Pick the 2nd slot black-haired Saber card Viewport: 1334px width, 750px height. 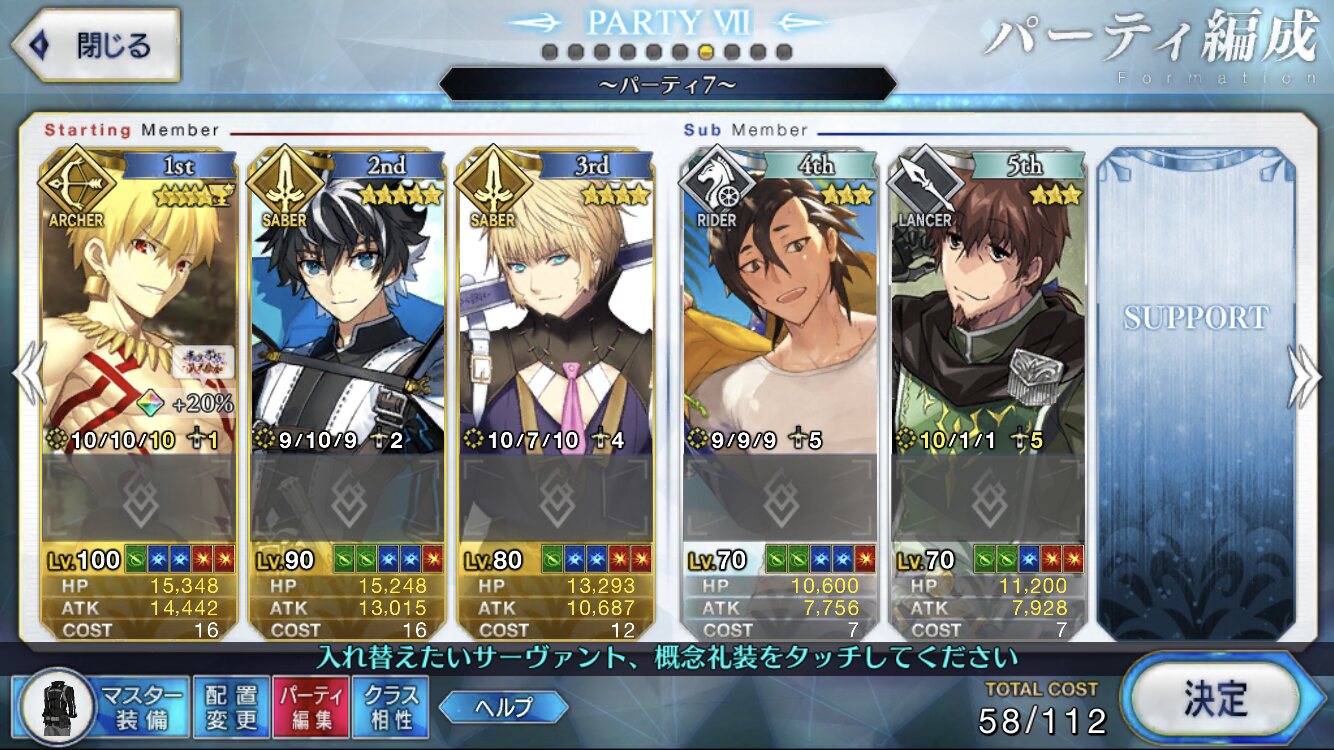(347, 300)
